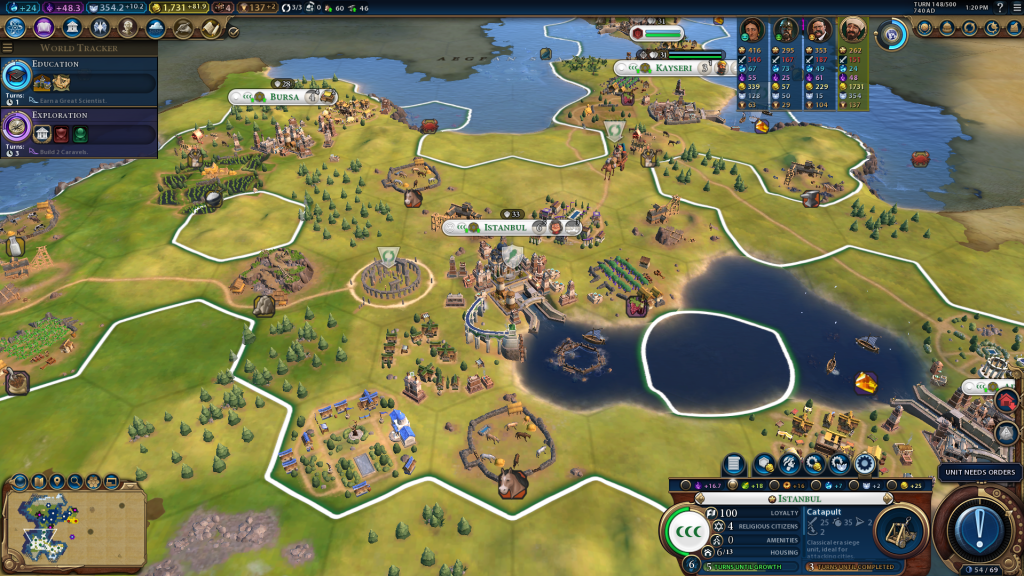
Task: Select the female leader portrait in ribbon
Action: coord(753,30)
